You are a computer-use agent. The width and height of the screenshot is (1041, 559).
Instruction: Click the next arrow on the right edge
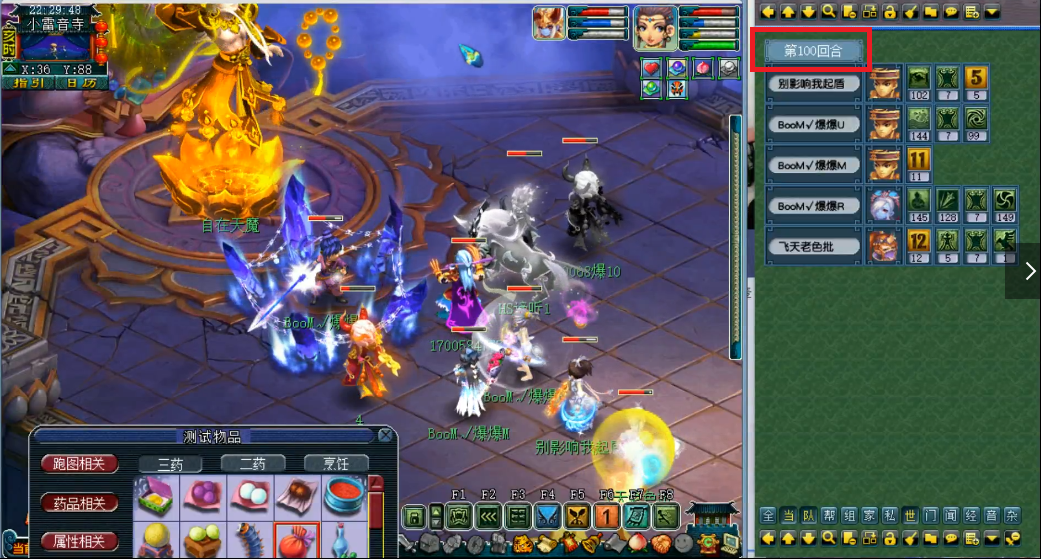(1030, 271)
